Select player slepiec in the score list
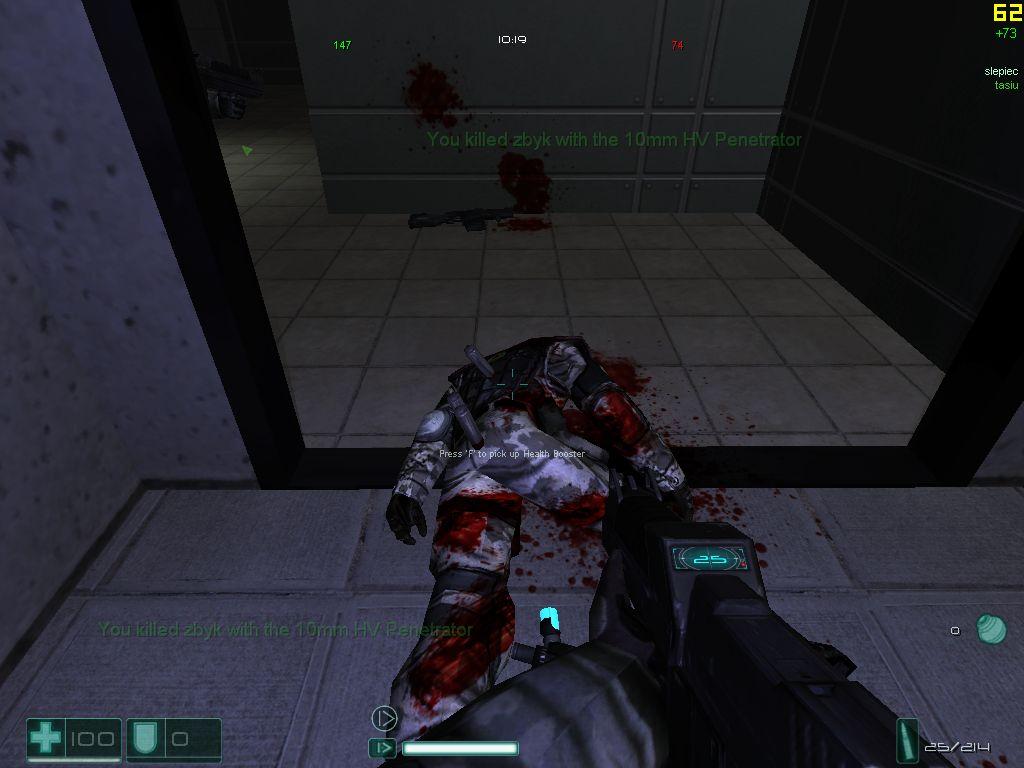This screenshot has width=1024, height=768. click(x=1000, y=71)
